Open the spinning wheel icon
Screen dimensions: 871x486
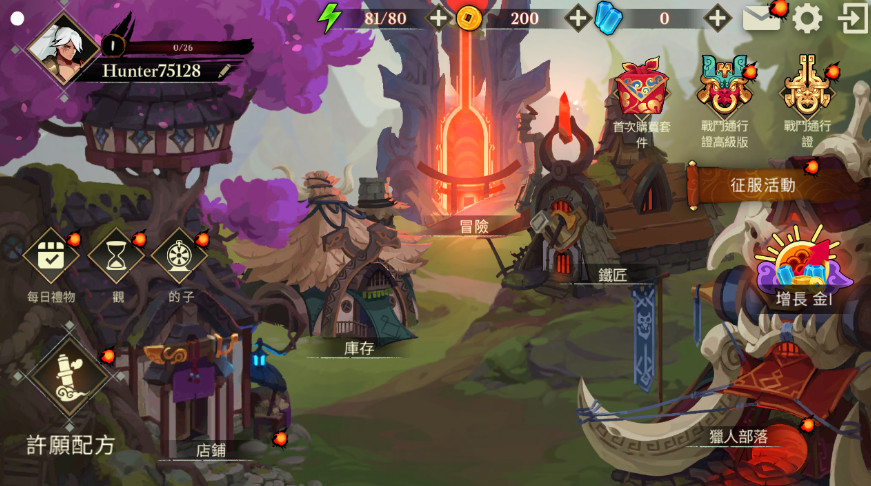180,256
